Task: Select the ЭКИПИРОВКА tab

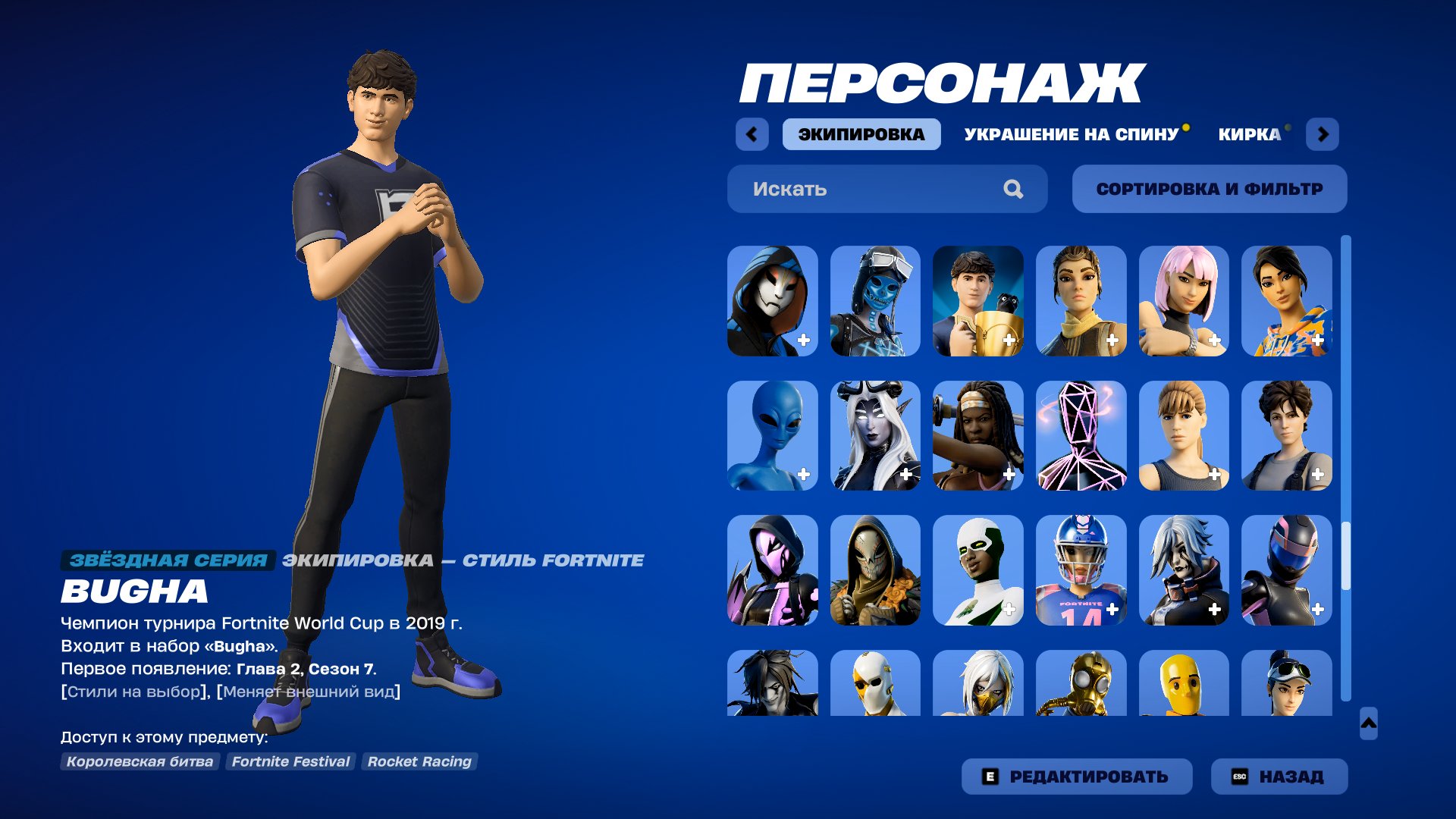Action: [861, 134]
